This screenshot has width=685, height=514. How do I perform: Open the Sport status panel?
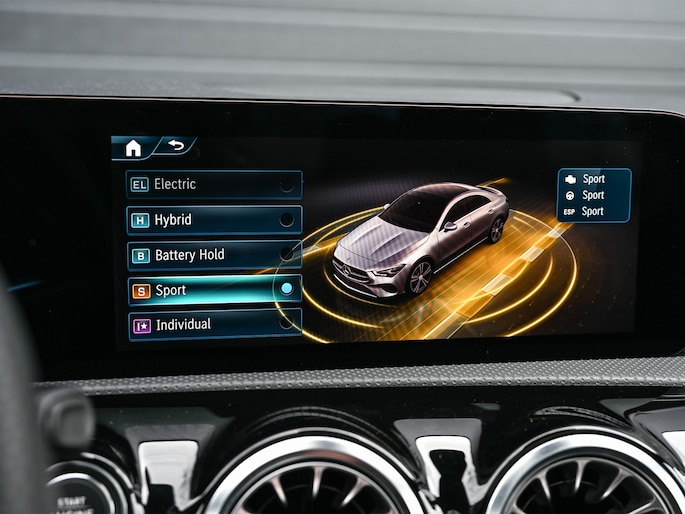594,195
